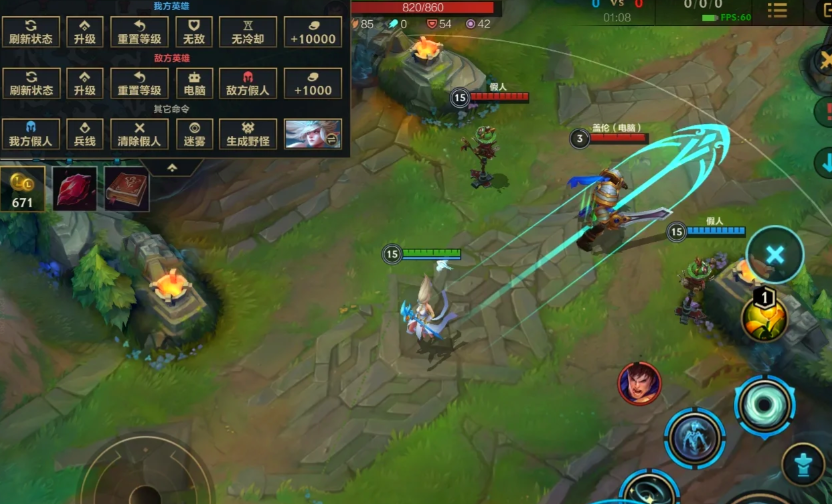832x504 pixels.
Task: Click 无敌 (invincible) in the ally hero row
Action: click(x=194, y=32)
